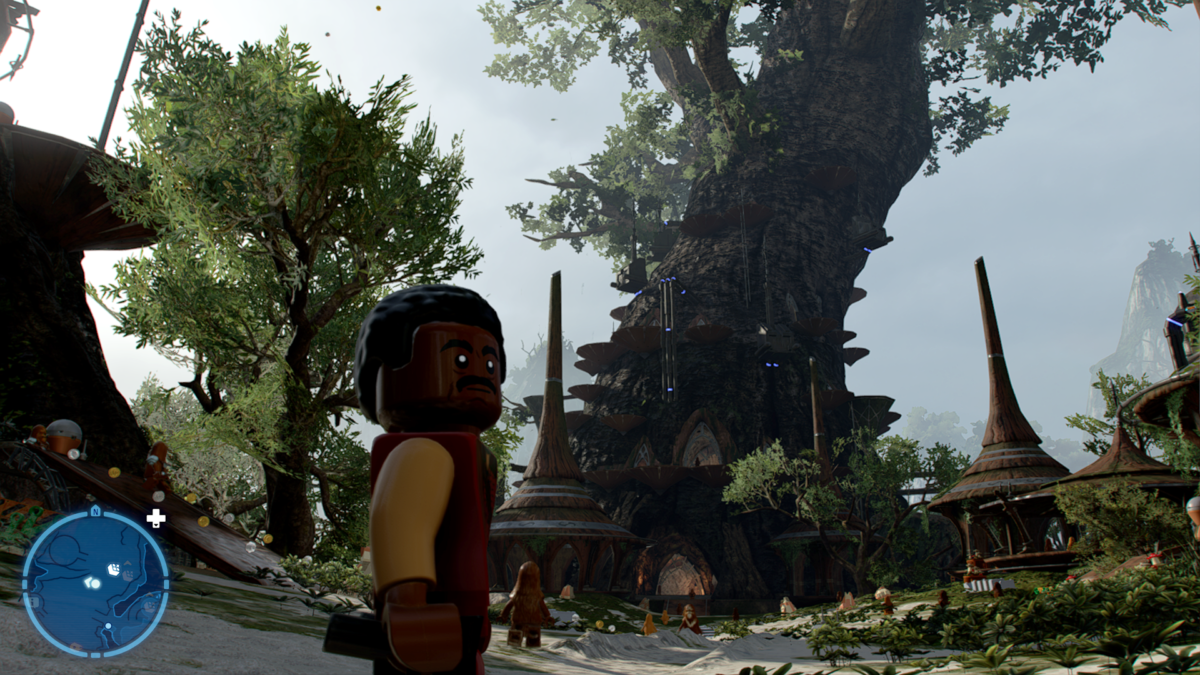This screenshot has width=1200, height=675.
Task: Open the circular blue minimap
Action: (95, 581)
